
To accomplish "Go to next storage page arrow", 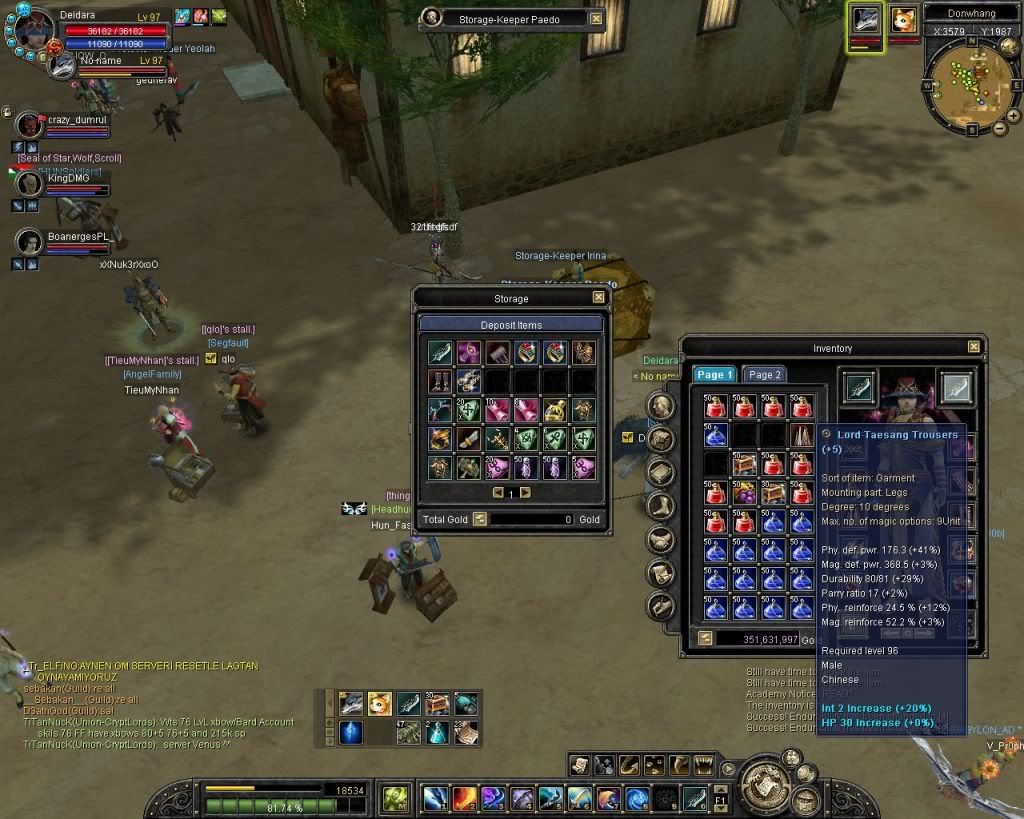I will point(525,492).
